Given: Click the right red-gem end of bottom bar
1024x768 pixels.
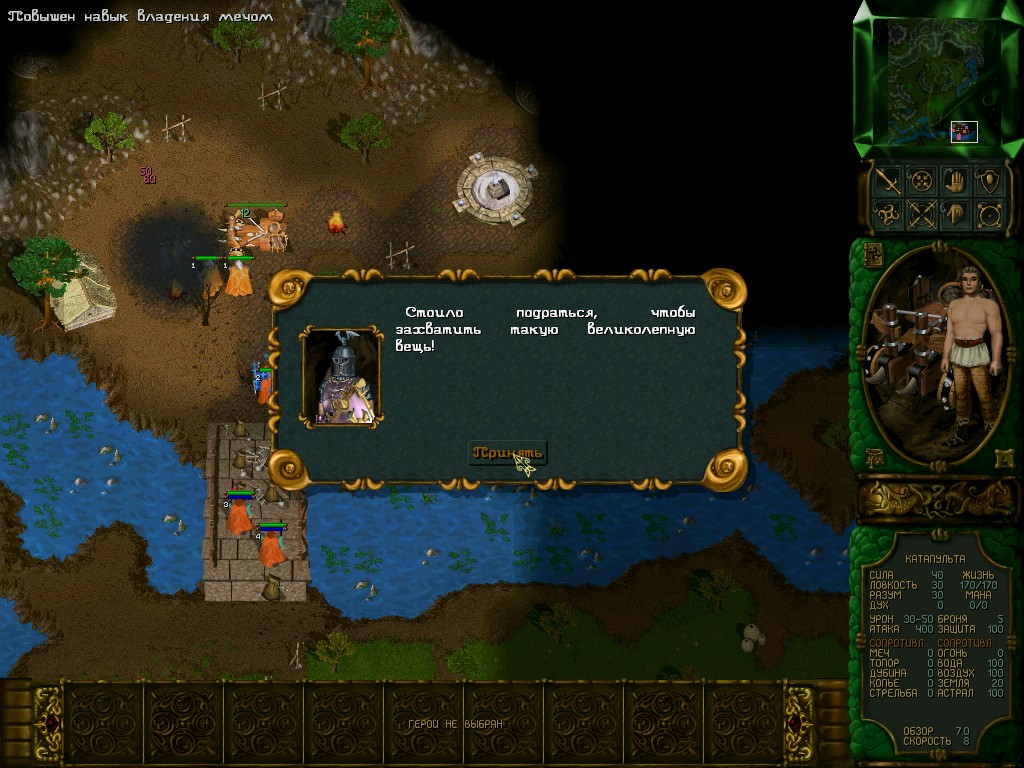Looking at the screenshot, I should 798,723.
